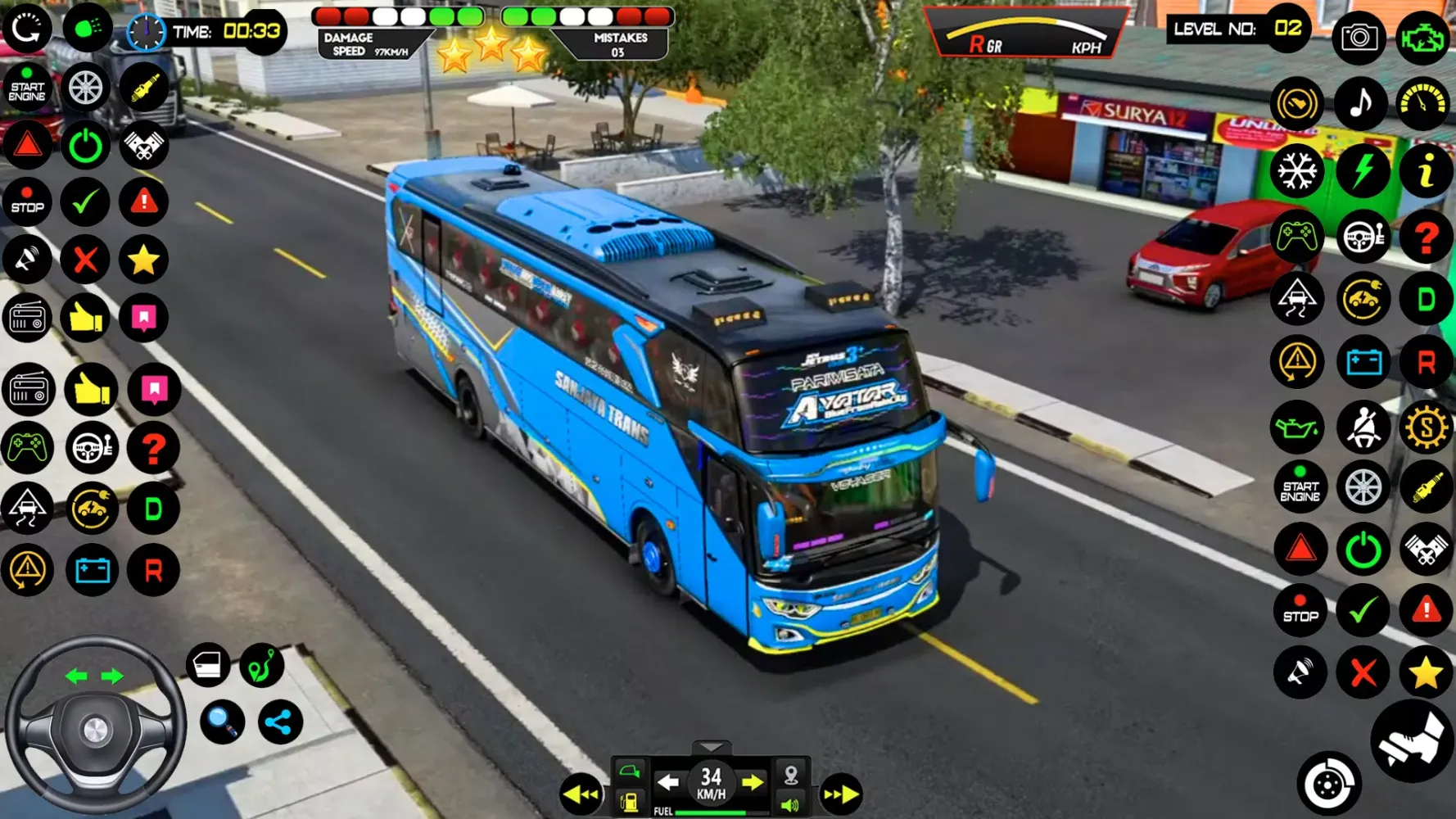Select the green lightning bolt icon
1456x819 pixels.
click(x=1363, y=171)
